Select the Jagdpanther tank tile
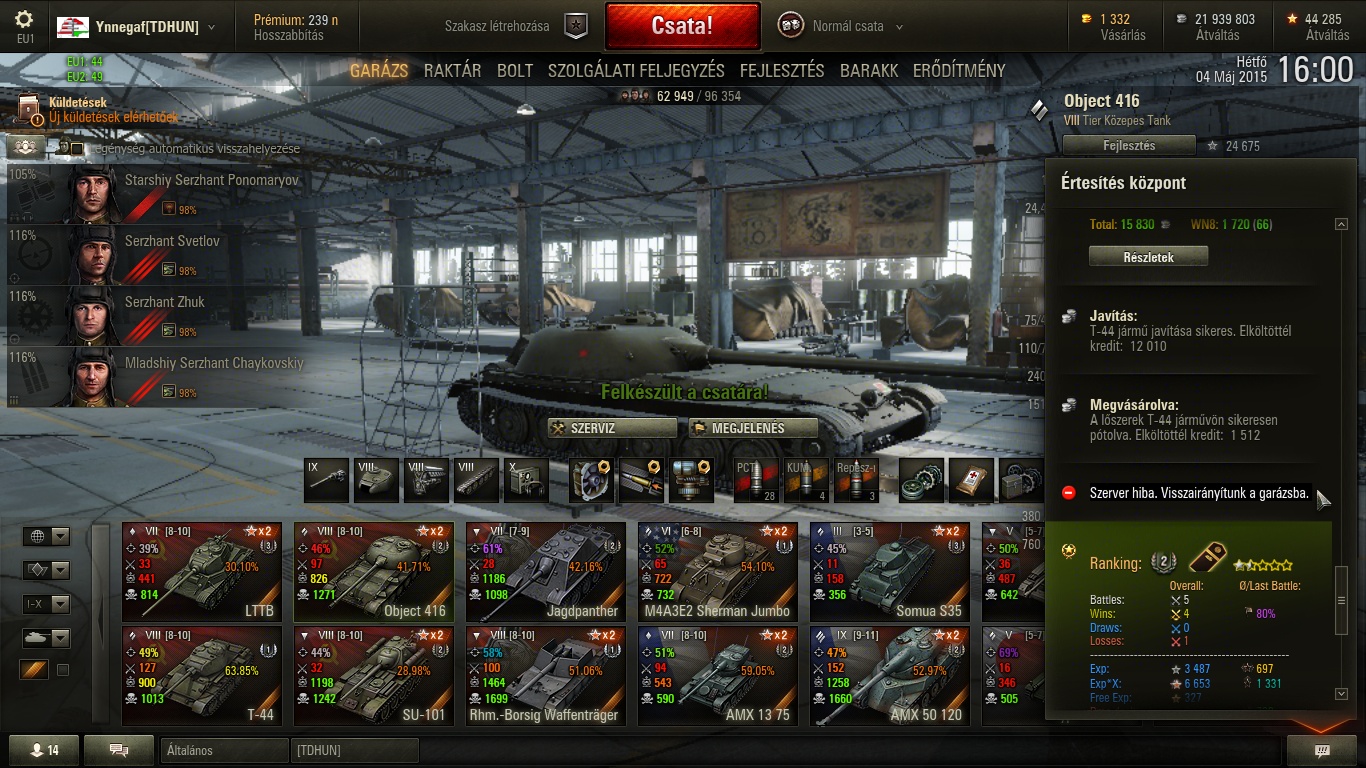 (546, 571)
